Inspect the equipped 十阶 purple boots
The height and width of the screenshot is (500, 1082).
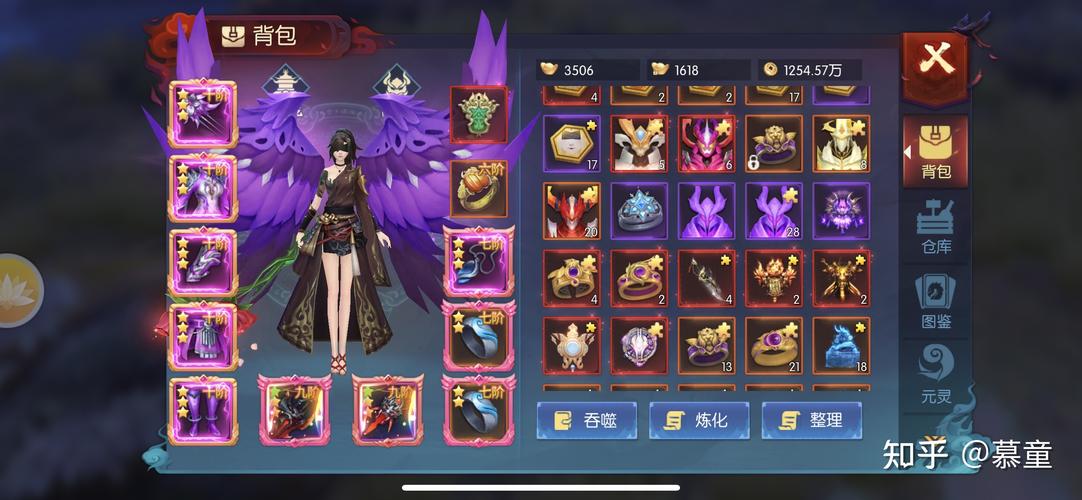tap(203, 411)
